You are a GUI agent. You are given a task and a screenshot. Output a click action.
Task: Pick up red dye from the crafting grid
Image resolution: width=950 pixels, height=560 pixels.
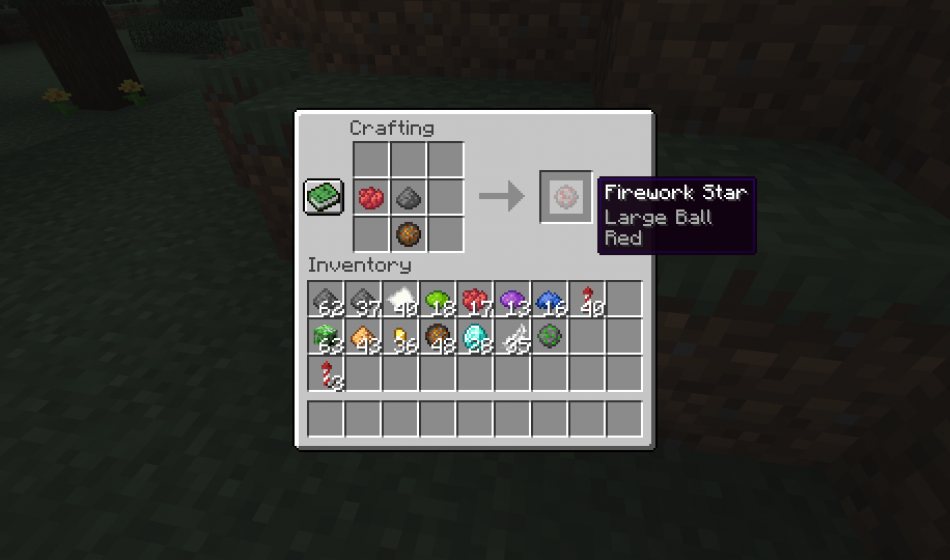coord(371,197)
